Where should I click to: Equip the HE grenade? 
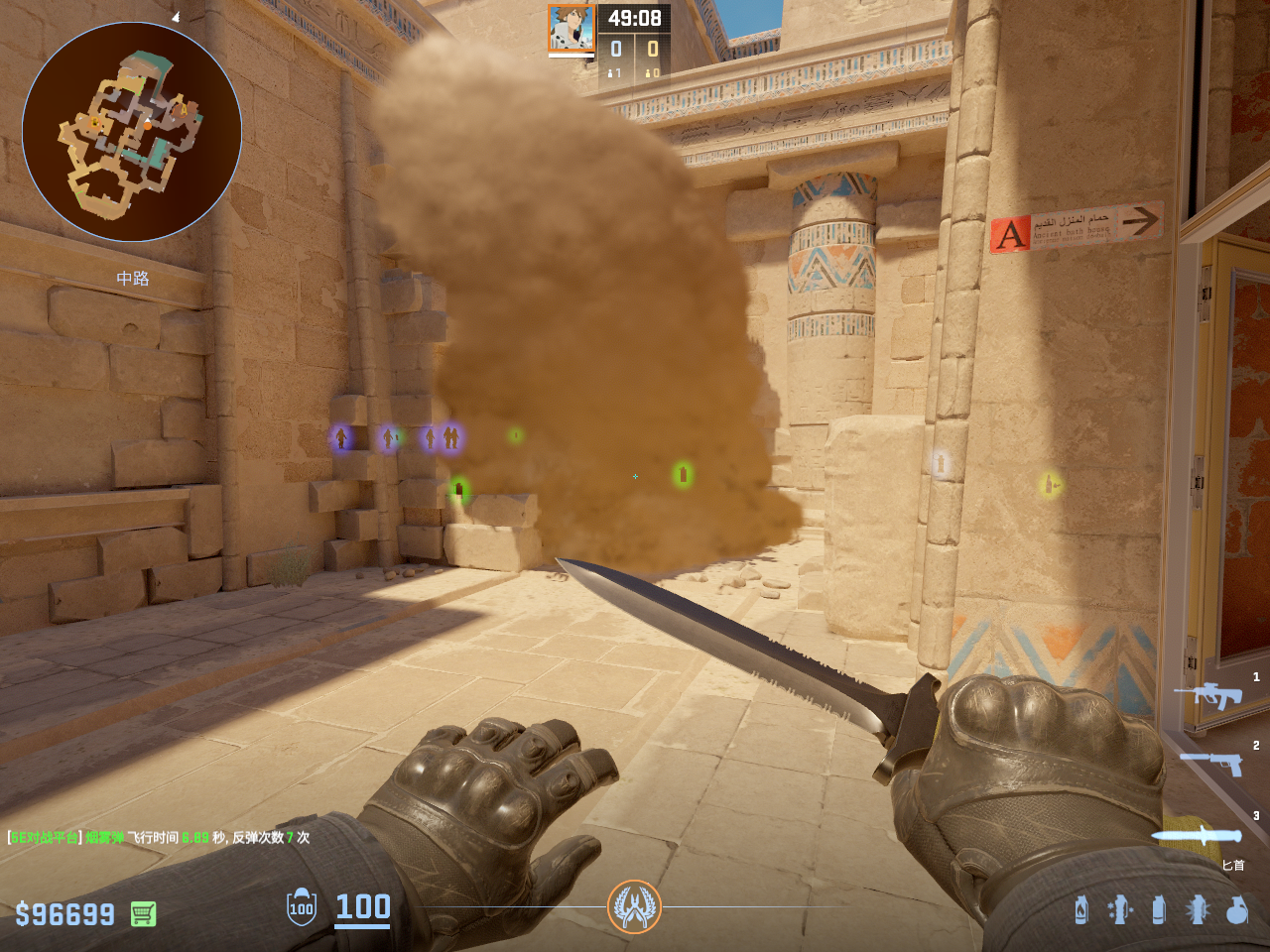(1236, 909)
